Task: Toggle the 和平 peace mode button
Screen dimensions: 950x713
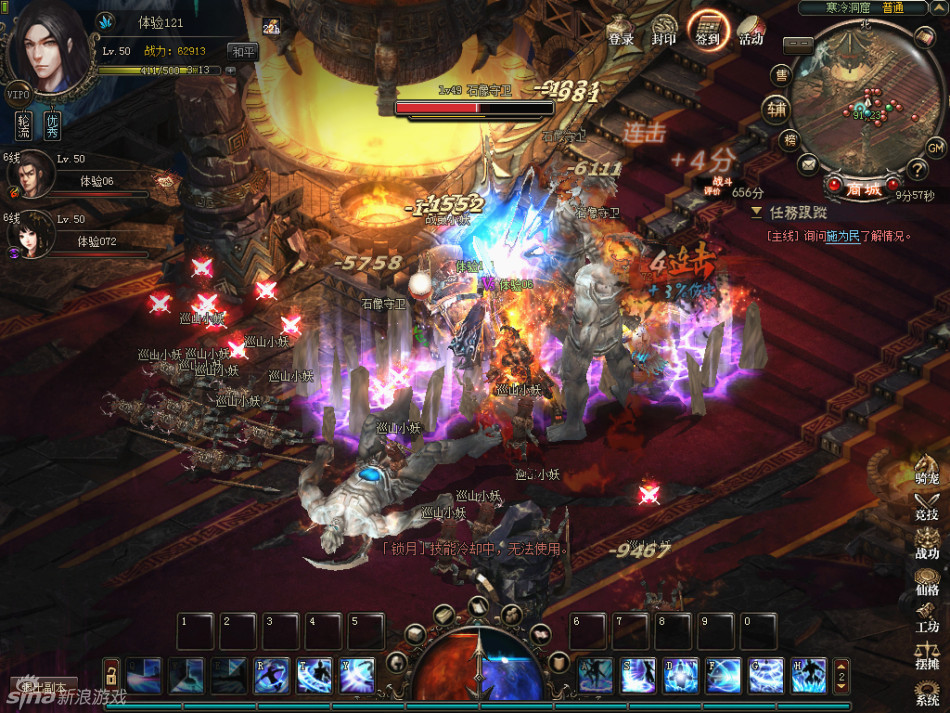Action: 242,50
